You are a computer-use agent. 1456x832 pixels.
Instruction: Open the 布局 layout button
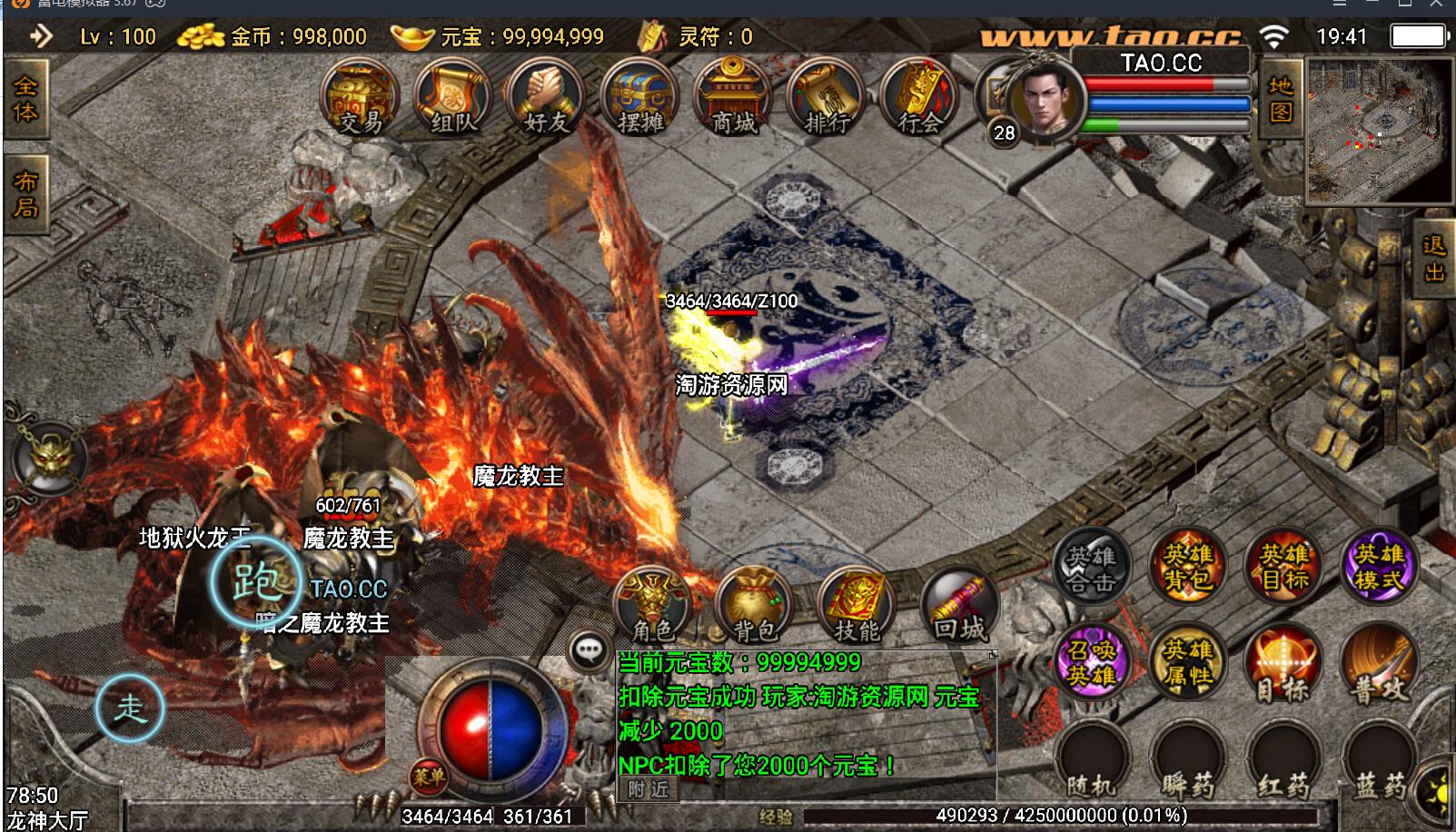pos(25,194)
